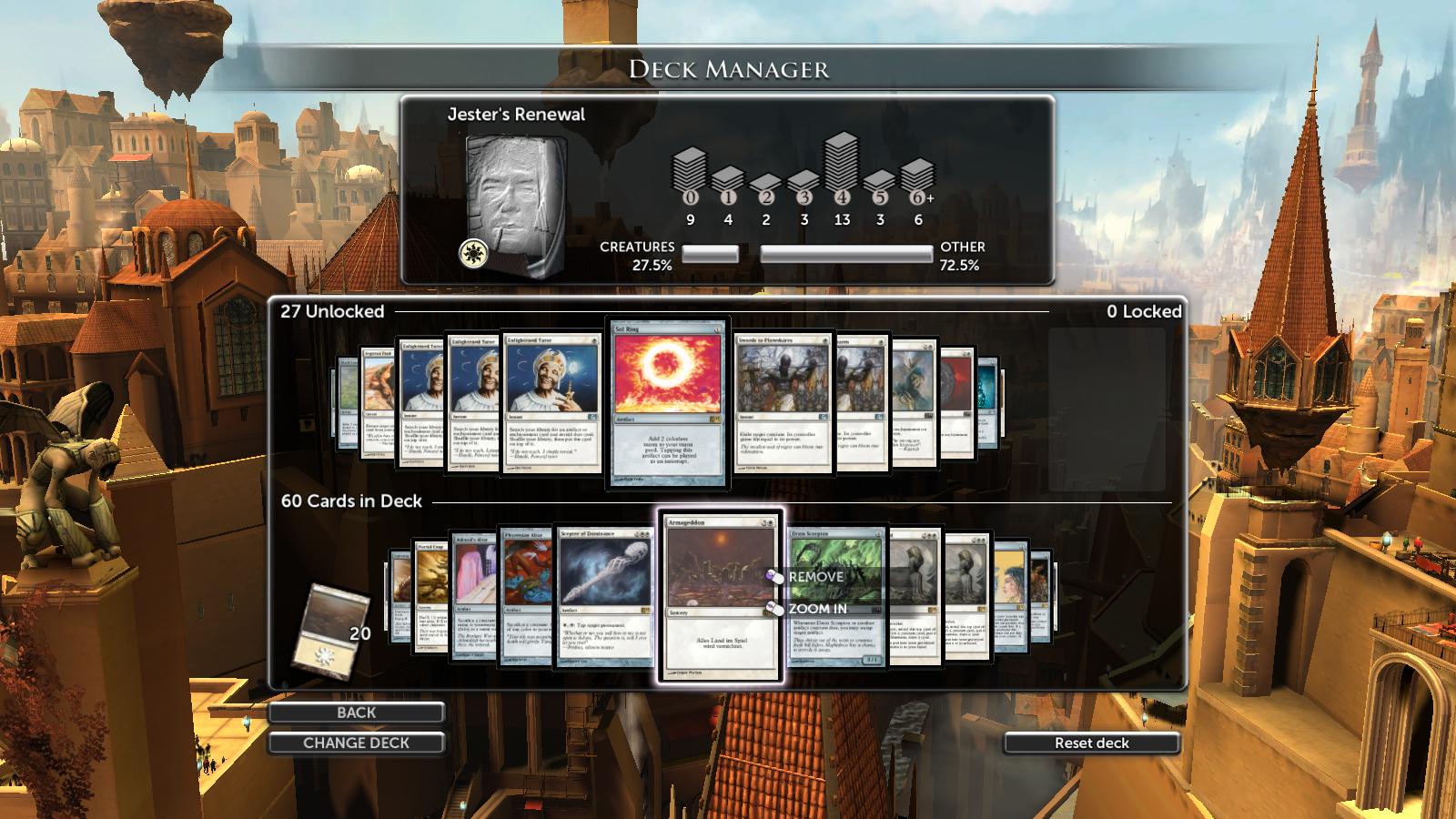Viewport: 1456px width, 819px height.
Task: Select the Sol Ring card
Action: pyautogui.click(x=669, y=402)
